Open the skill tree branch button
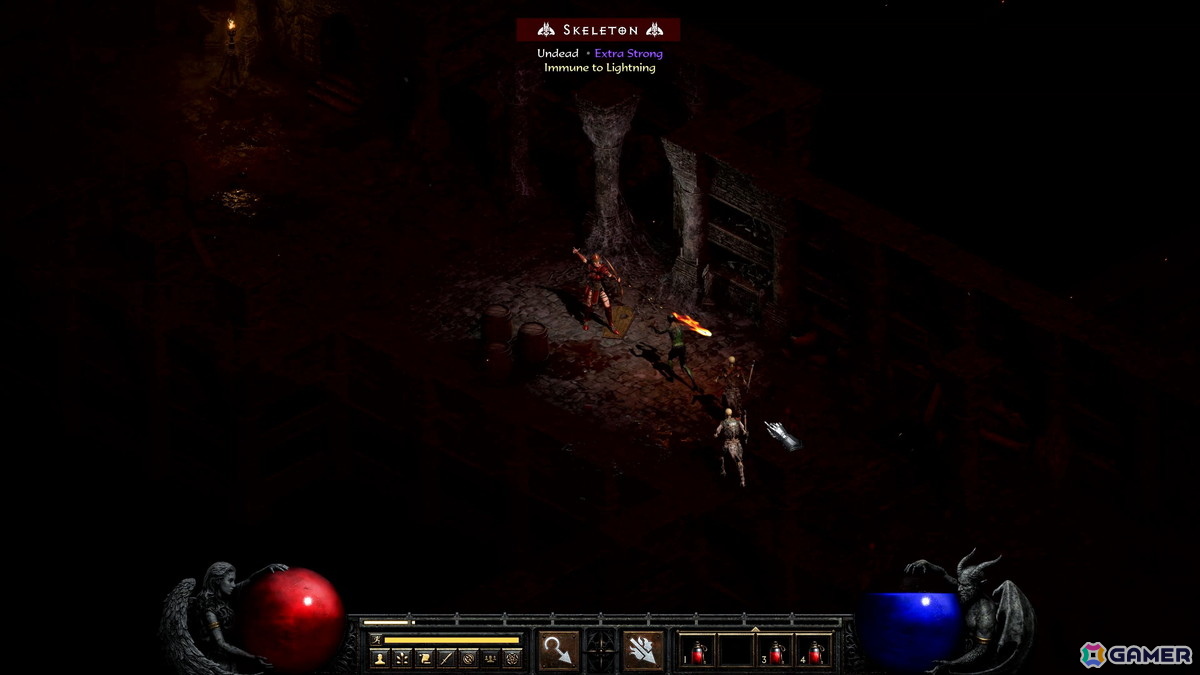 [x=402, y=657]
